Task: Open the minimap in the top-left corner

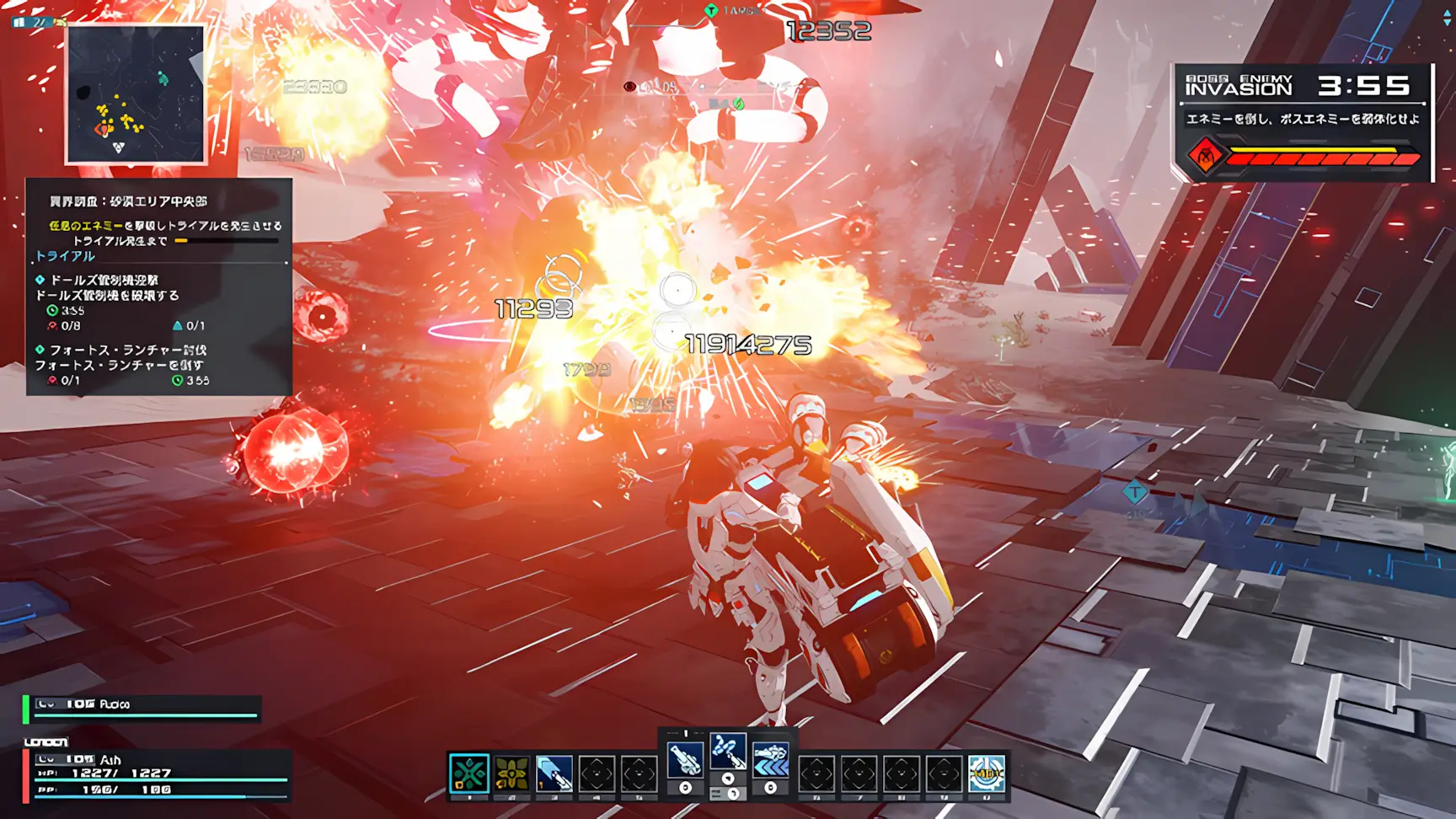Action: tap(136, 94)
